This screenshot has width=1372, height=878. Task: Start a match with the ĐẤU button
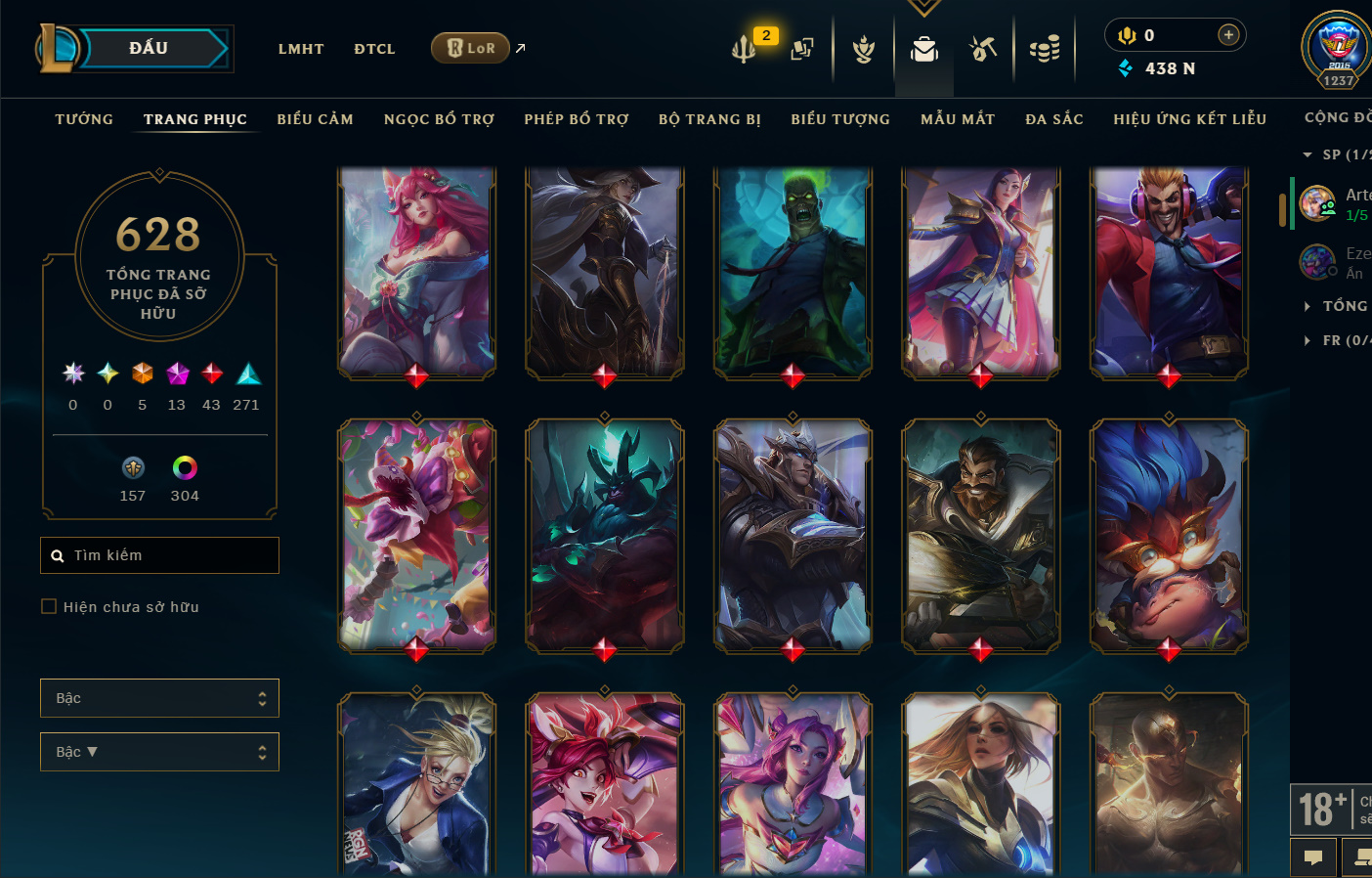click(x=149, y=48)
